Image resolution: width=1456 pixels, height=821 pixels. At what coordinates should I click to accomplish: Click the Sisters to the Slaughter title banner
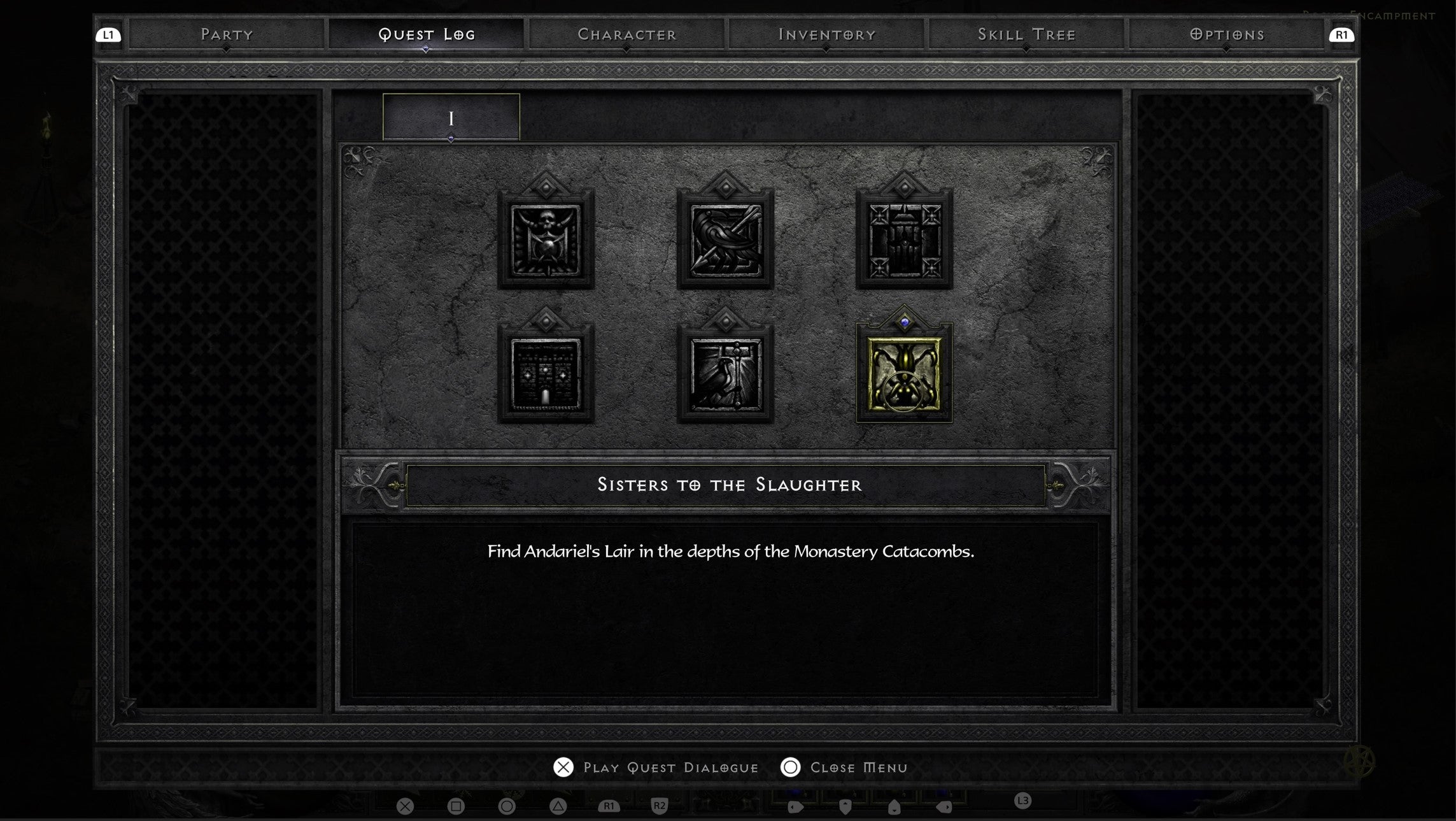[x=728, y=485]
